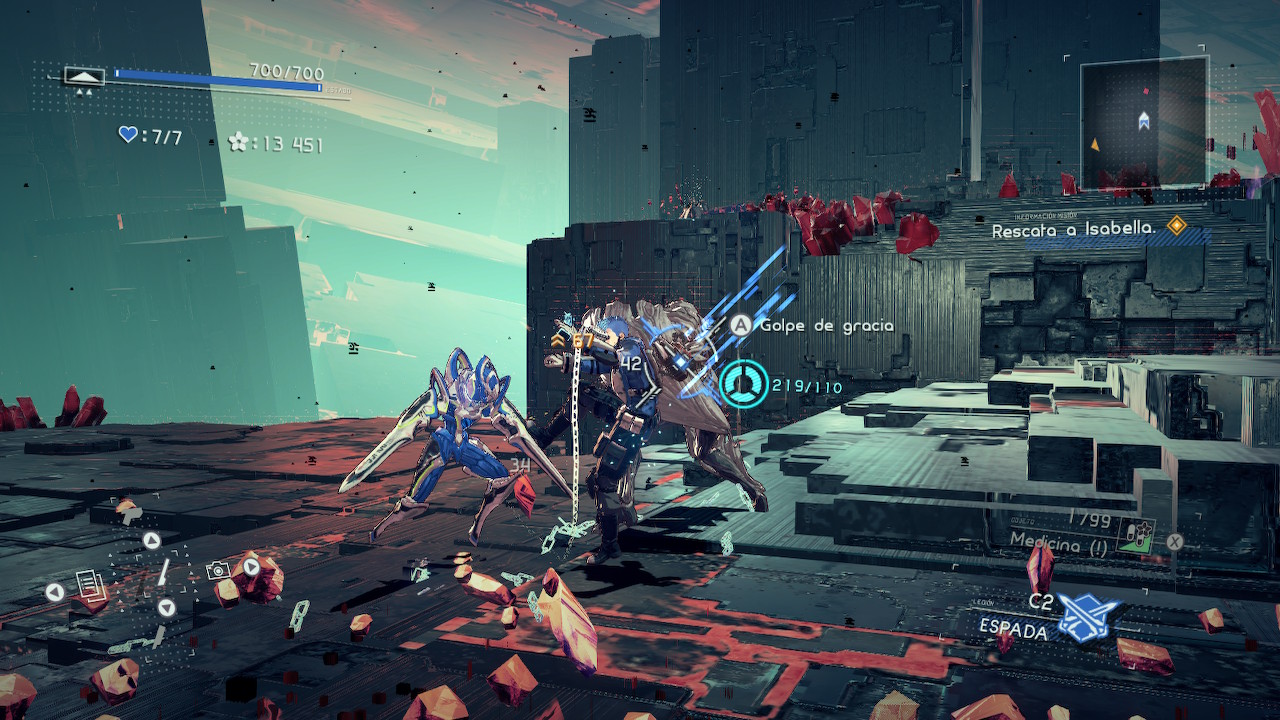
Task: Open the document files shortcut icon
Action: (x=87, y=581)
